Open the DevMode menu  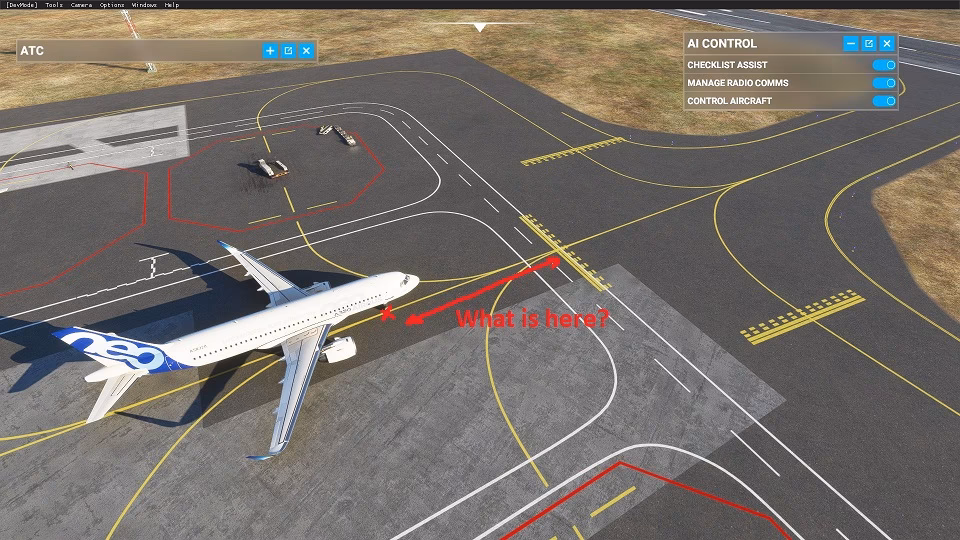(20, 5)
